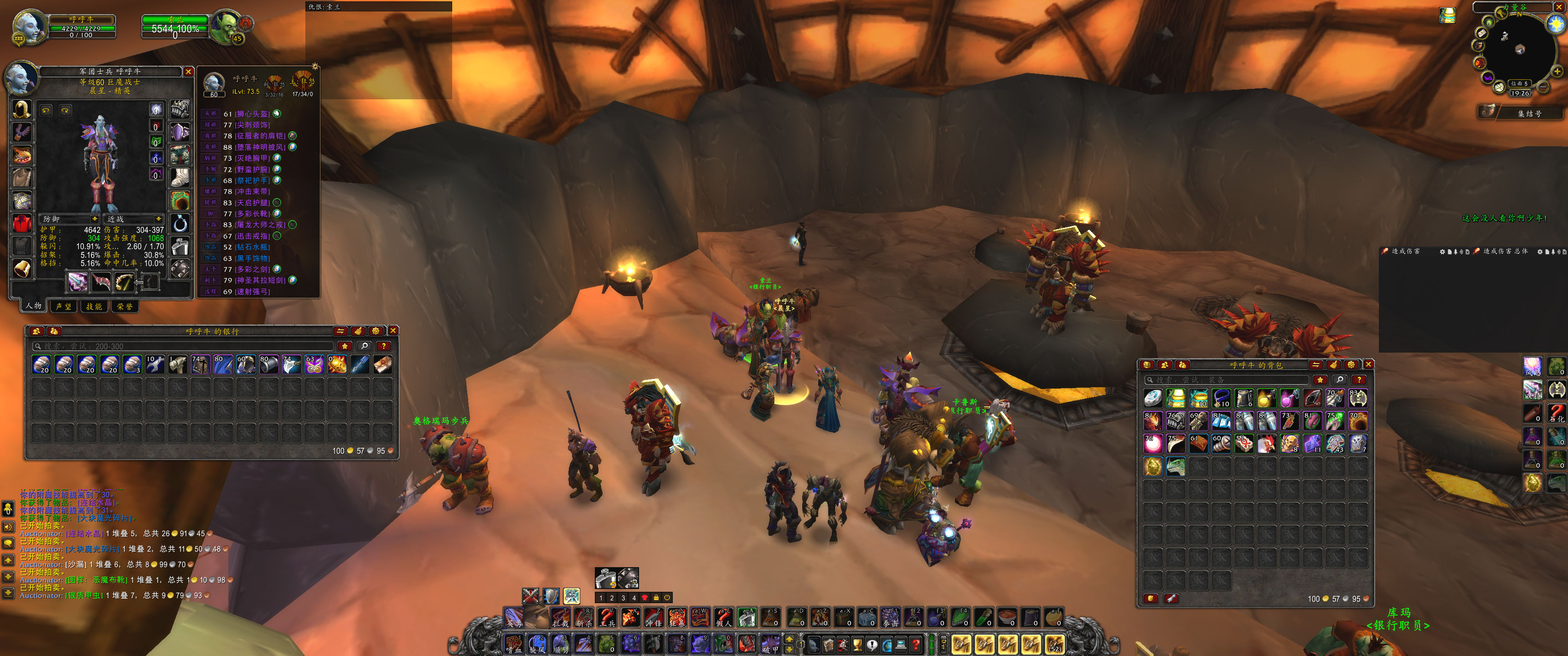Switch to the 荣誉 honor tab
Image resolution: width=1568 pixels, height=656 pixels.
coord(125,306)
